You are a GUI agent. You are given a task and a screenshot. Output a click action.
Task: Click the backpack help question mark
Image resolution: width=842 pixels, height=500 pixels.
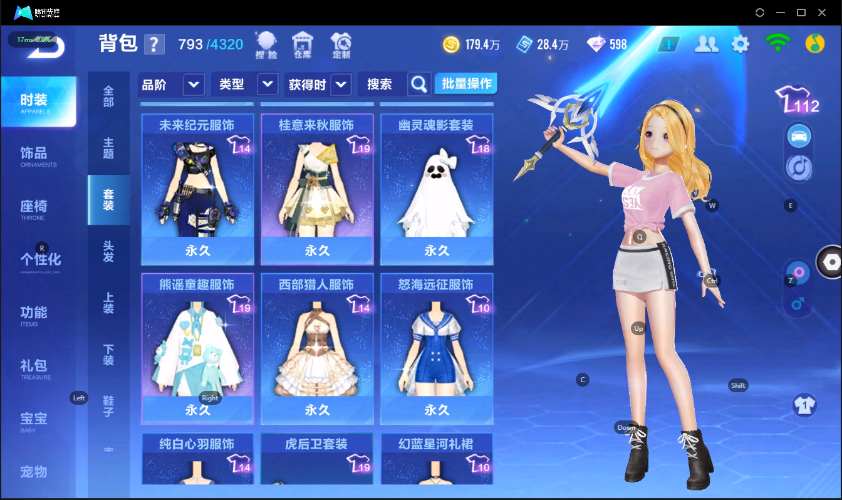pyautogui.click(x=153, y=44)
